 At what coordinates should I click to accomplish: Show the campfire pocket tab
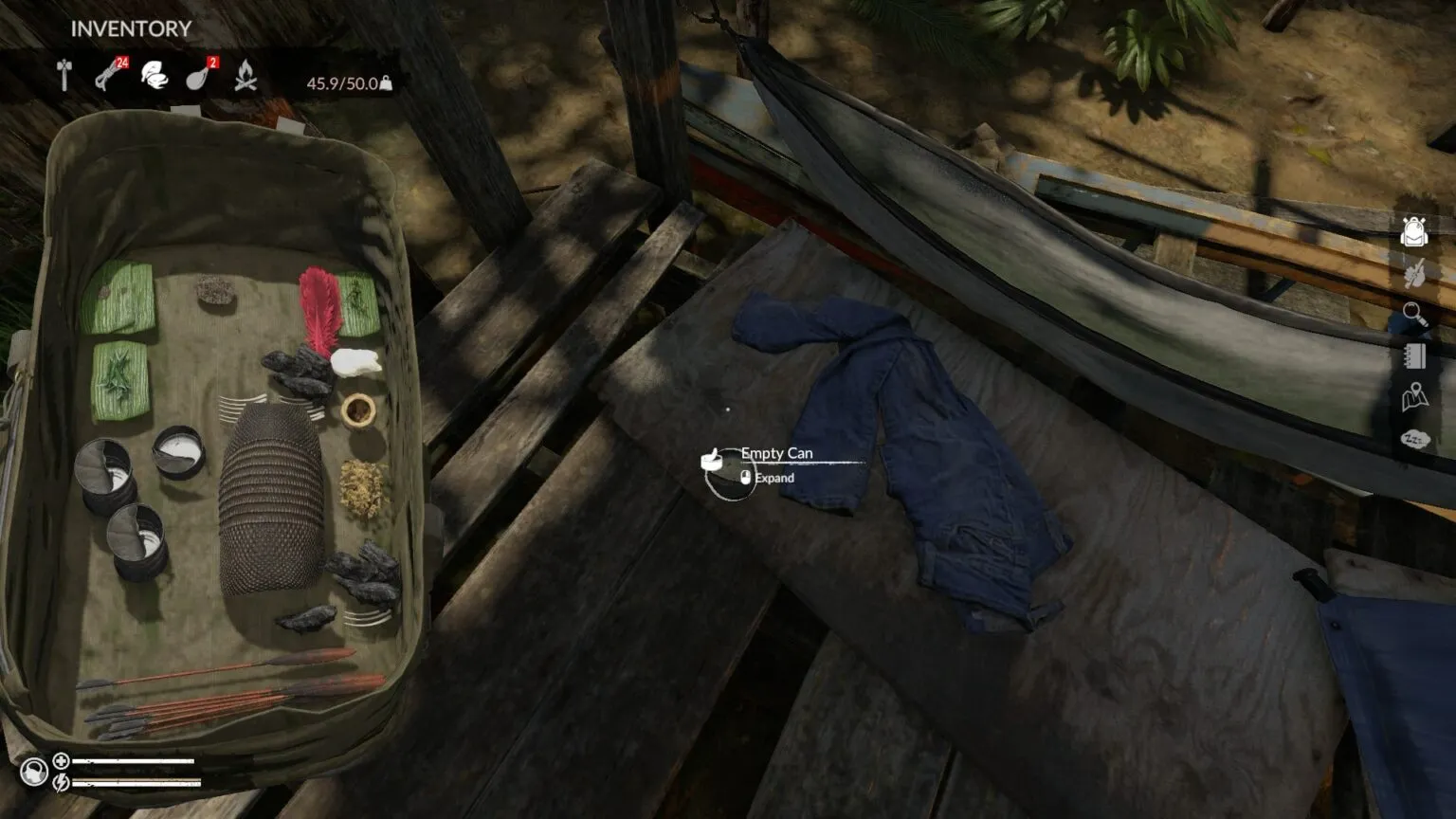[246, 75]
